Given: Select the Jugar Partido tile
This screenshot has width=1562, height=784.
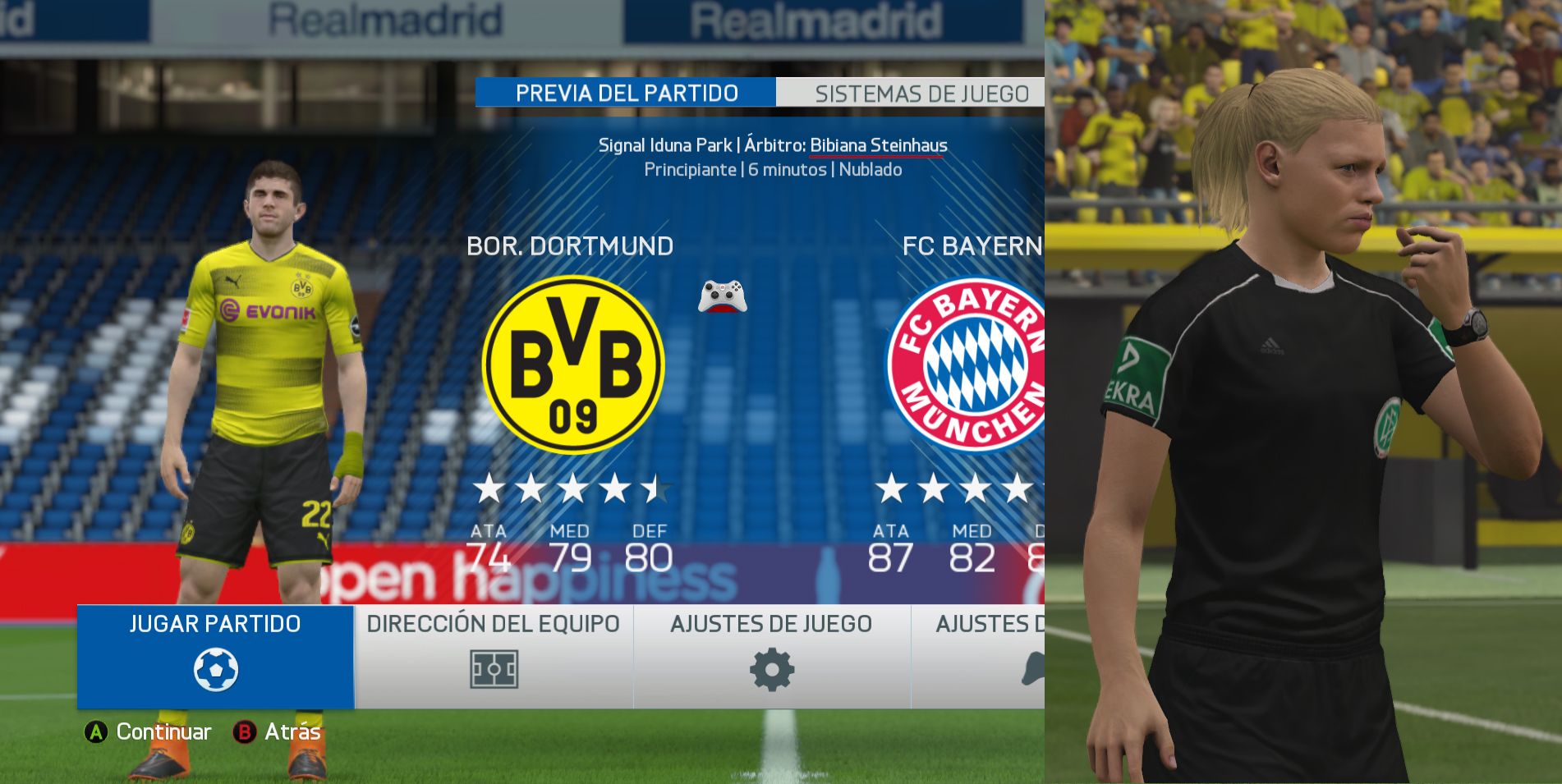Looking at the screenshot, I should click(215, 656).
